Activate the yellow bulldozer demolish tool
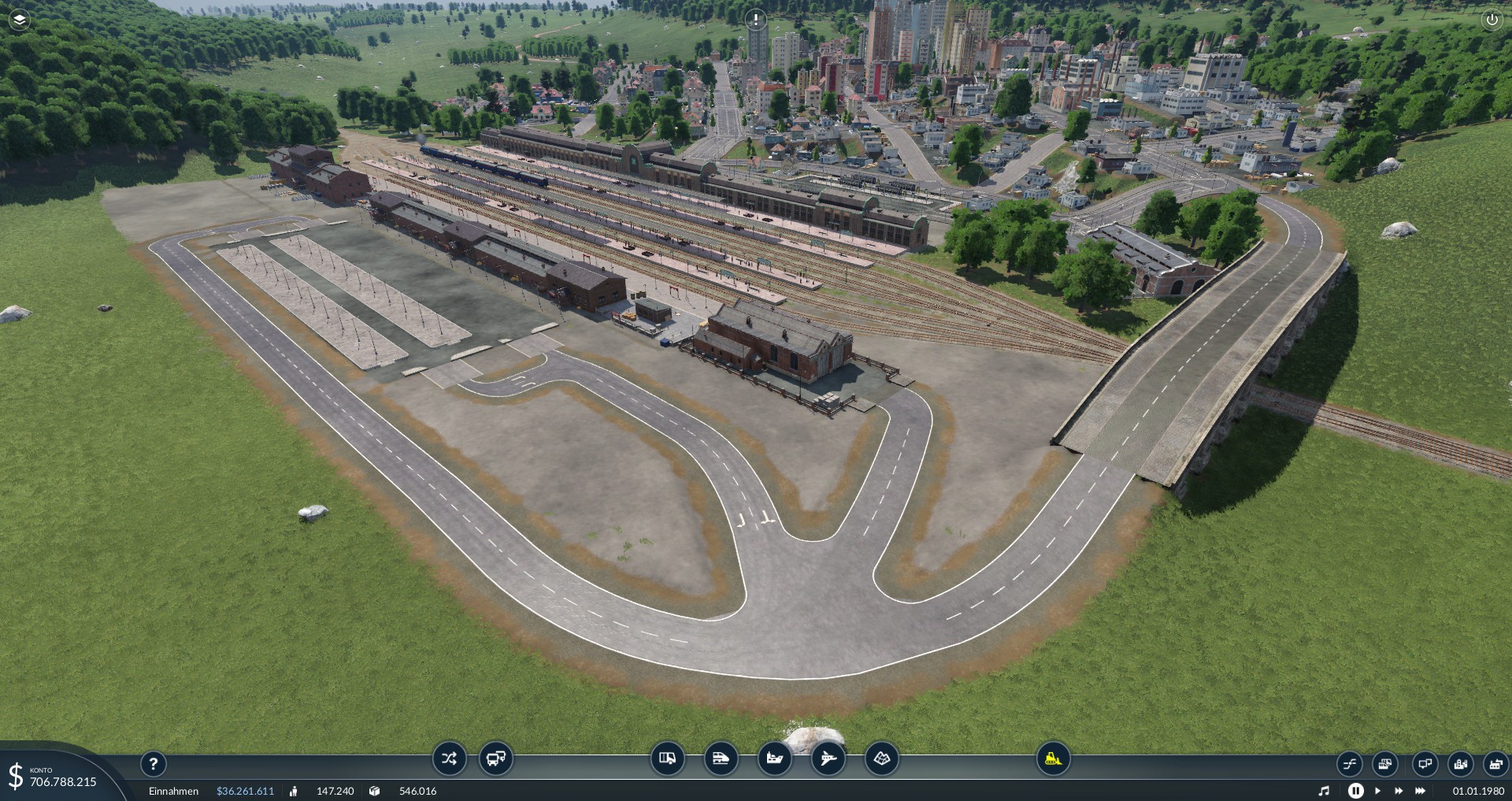This screenshot has width=1512, height=801. click(x=1053, y=758)
